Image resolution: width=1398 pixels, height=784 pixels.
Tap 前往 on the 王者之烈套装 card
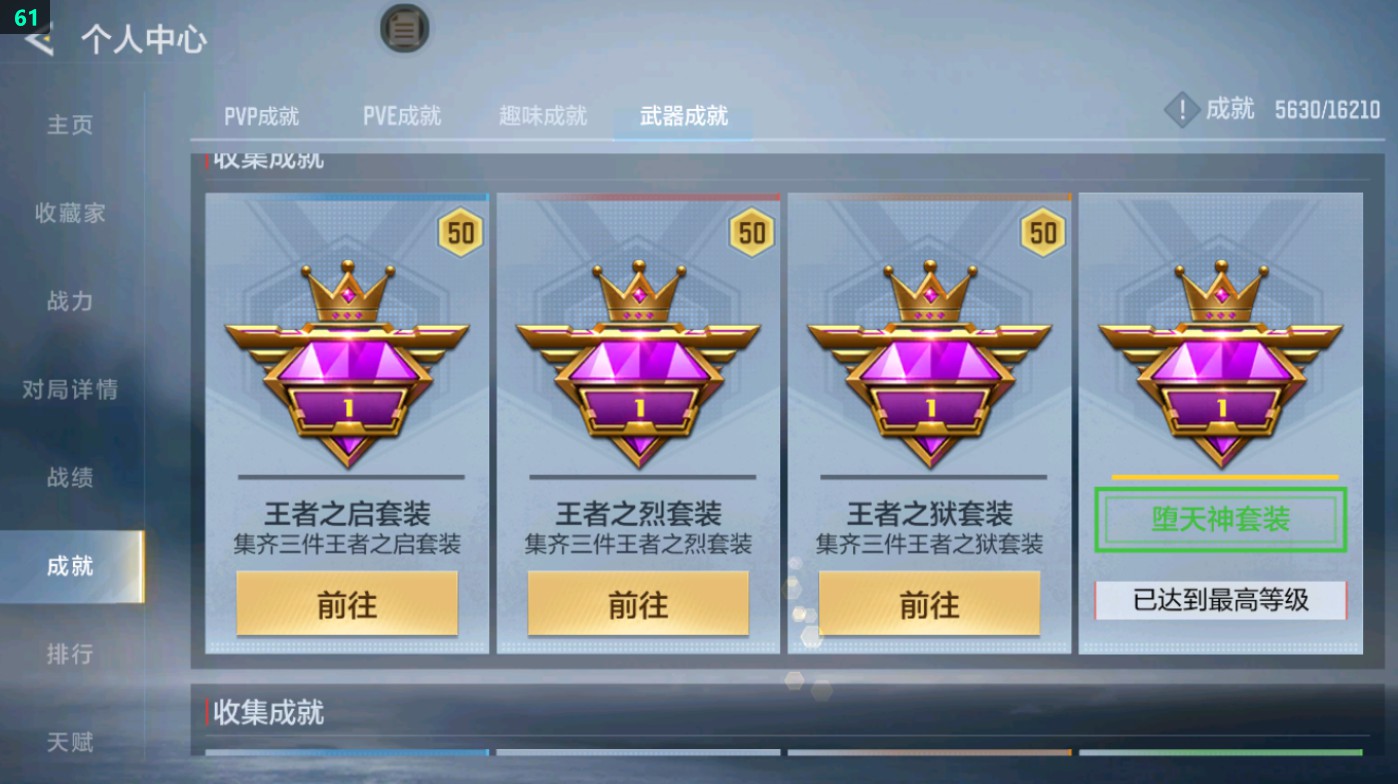tap(638, 603)
